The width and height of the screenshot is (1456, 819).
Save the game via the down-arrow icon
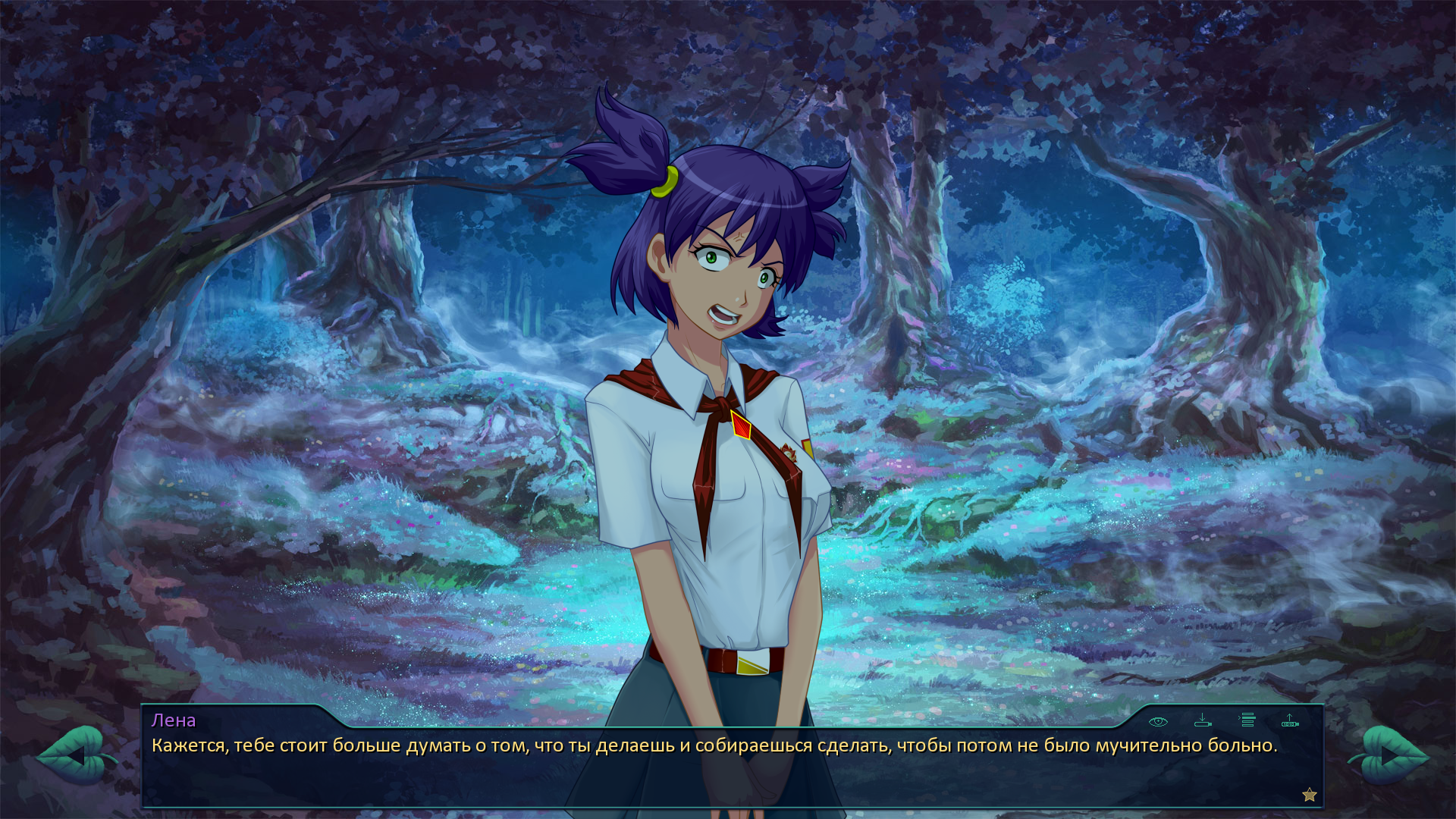pyautogui.click(x=1203, y=720)
